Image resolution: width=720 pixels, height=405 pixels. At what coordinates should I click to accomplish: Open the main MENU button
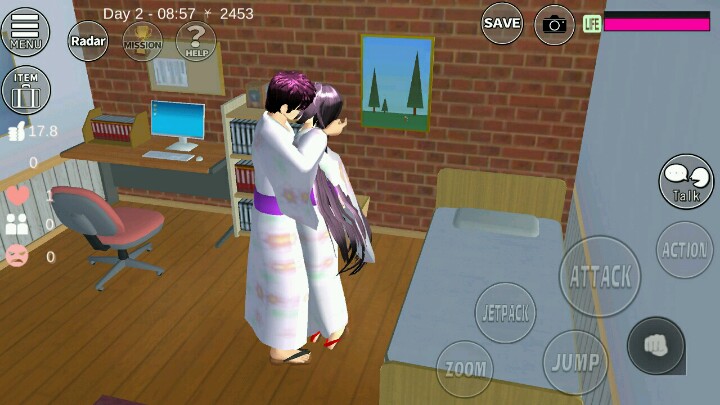click(x=26, y=31)
